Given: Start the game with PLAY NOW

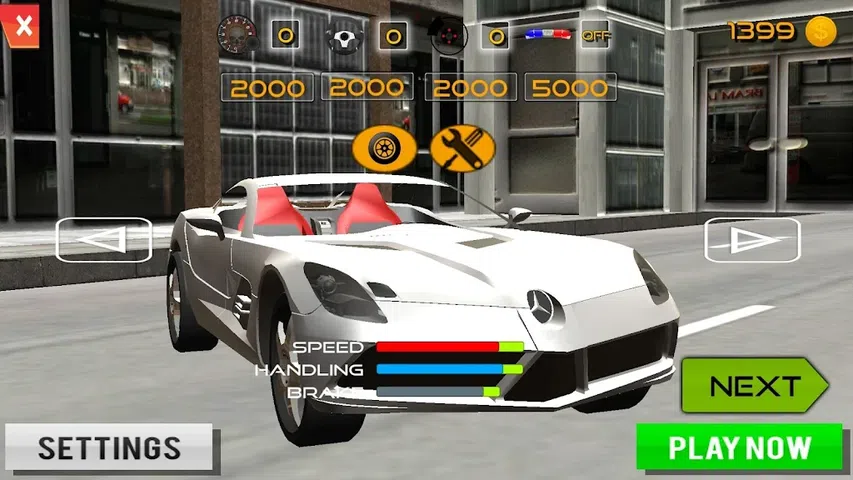Looking at the screenshot, I should tap(739, 447).
